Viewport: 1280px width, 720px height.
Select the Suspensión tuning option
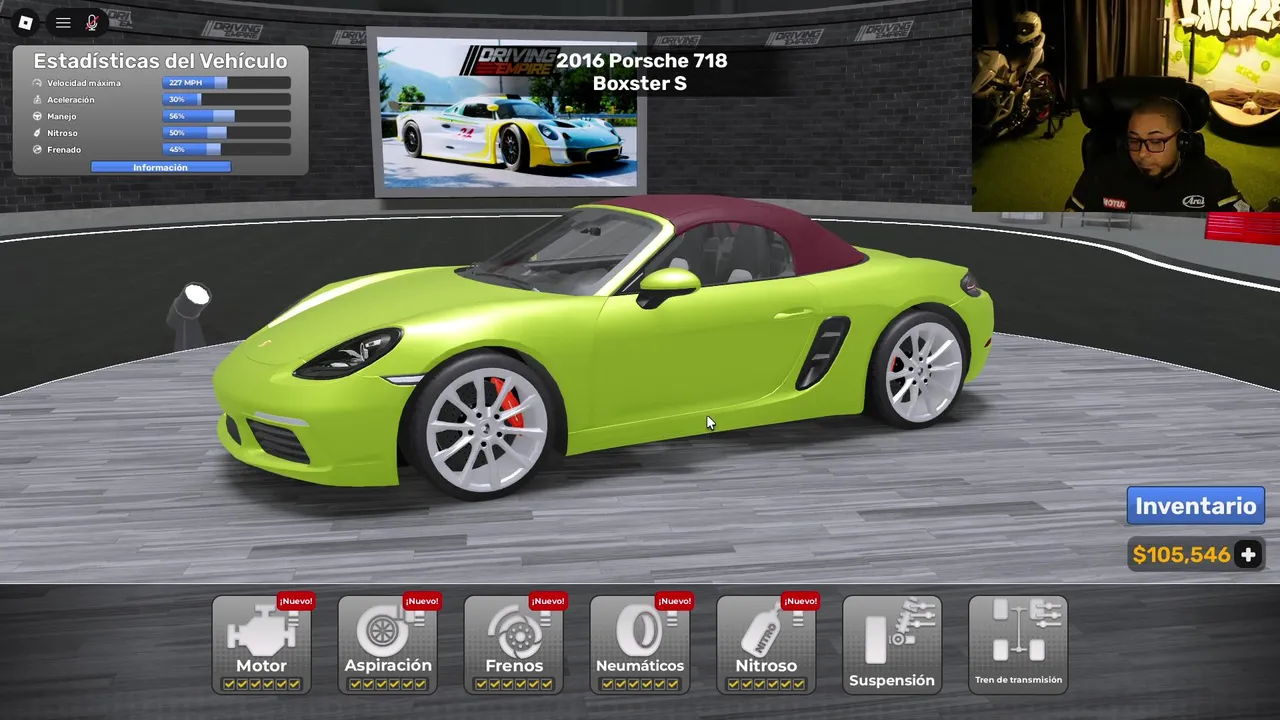[x=892, y=644]
